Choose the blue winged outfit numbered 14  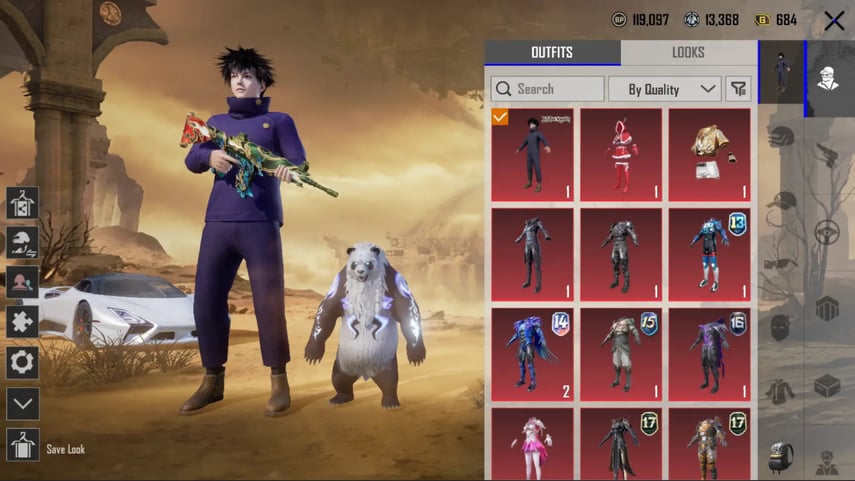pyautogui.click(x=532, y=353)
